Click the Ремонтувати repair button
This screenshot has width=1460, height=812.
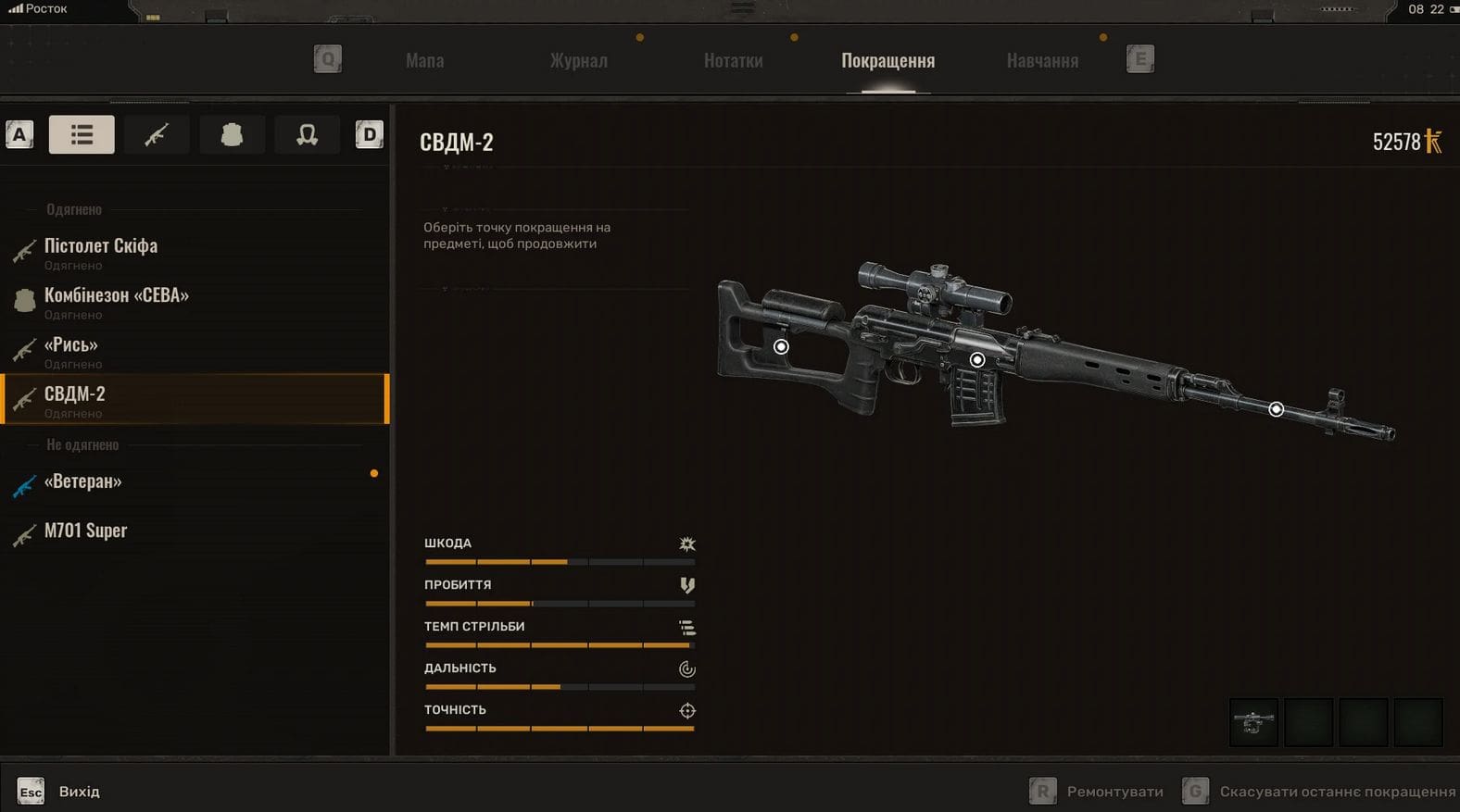pyautogui.click(x=1098, y=792)
